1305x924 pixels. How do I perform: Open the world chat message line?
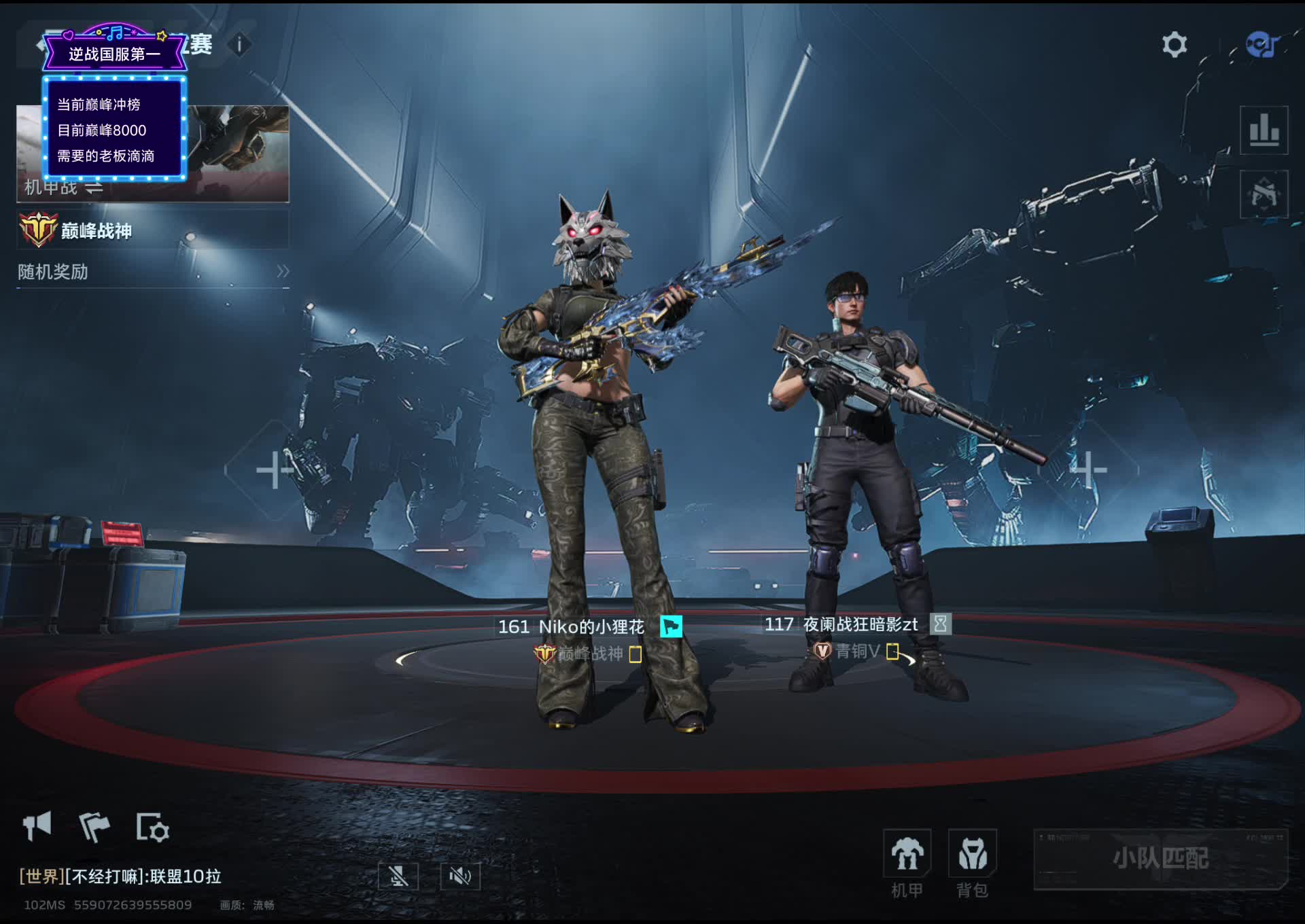point(121,876)
